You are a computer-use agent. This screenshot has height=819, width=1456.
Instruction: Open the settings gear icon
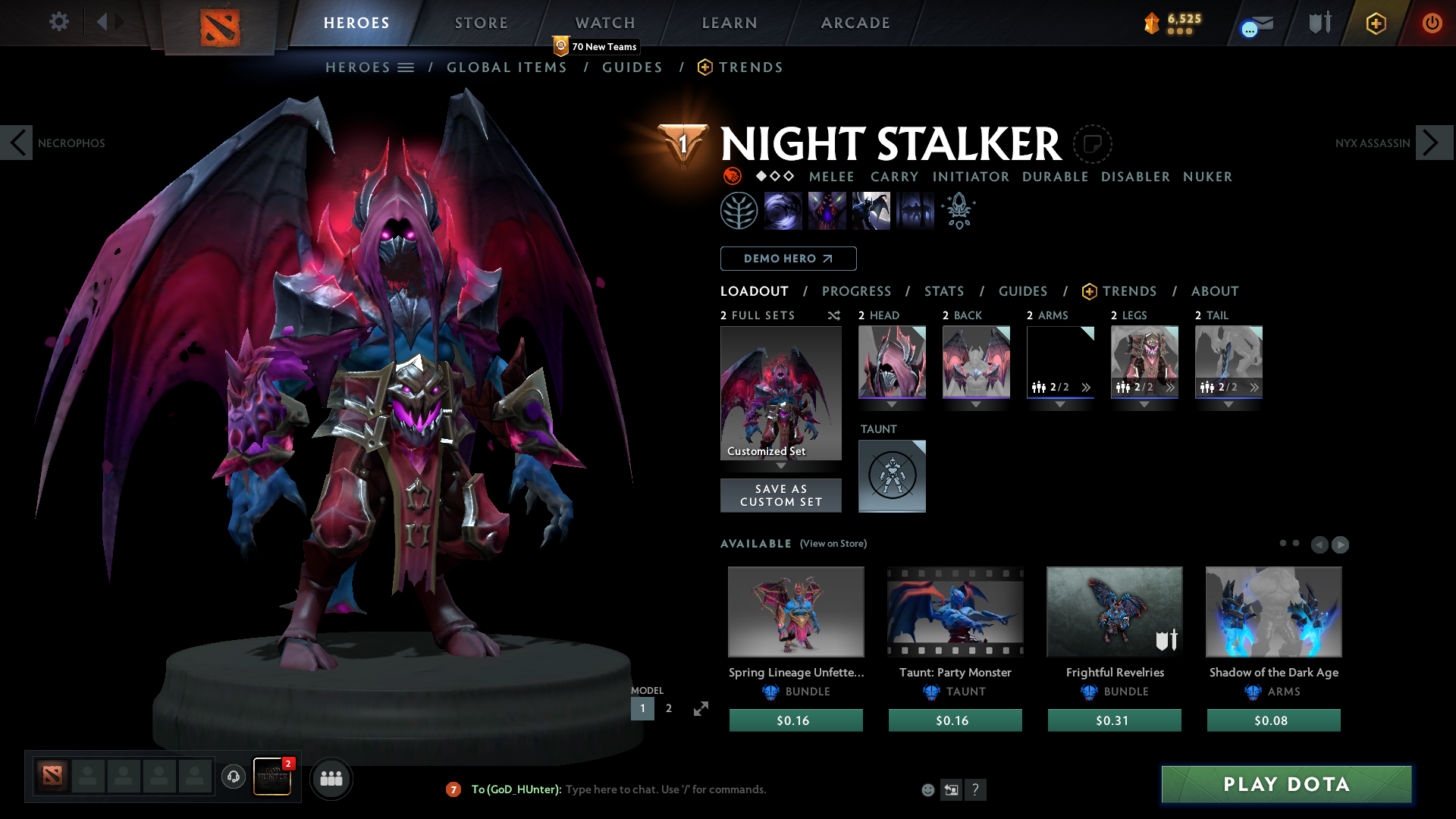pyautogui.click(x=58, y=22)
